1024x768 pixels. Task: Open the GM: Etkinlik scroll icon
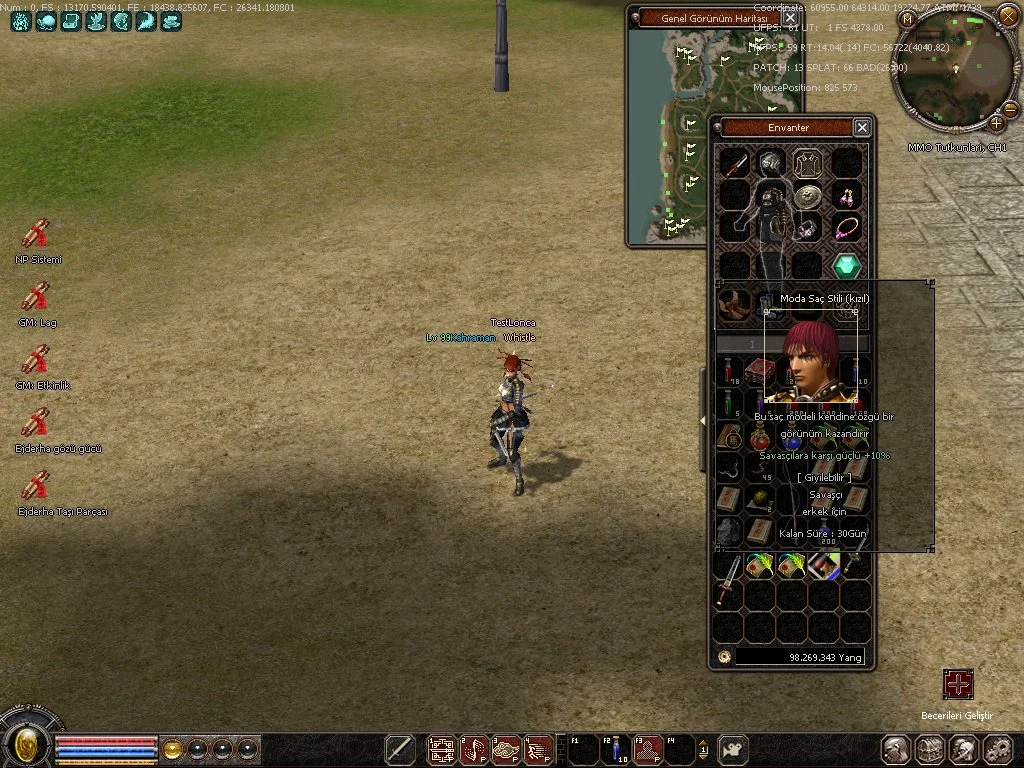(36, 360)
